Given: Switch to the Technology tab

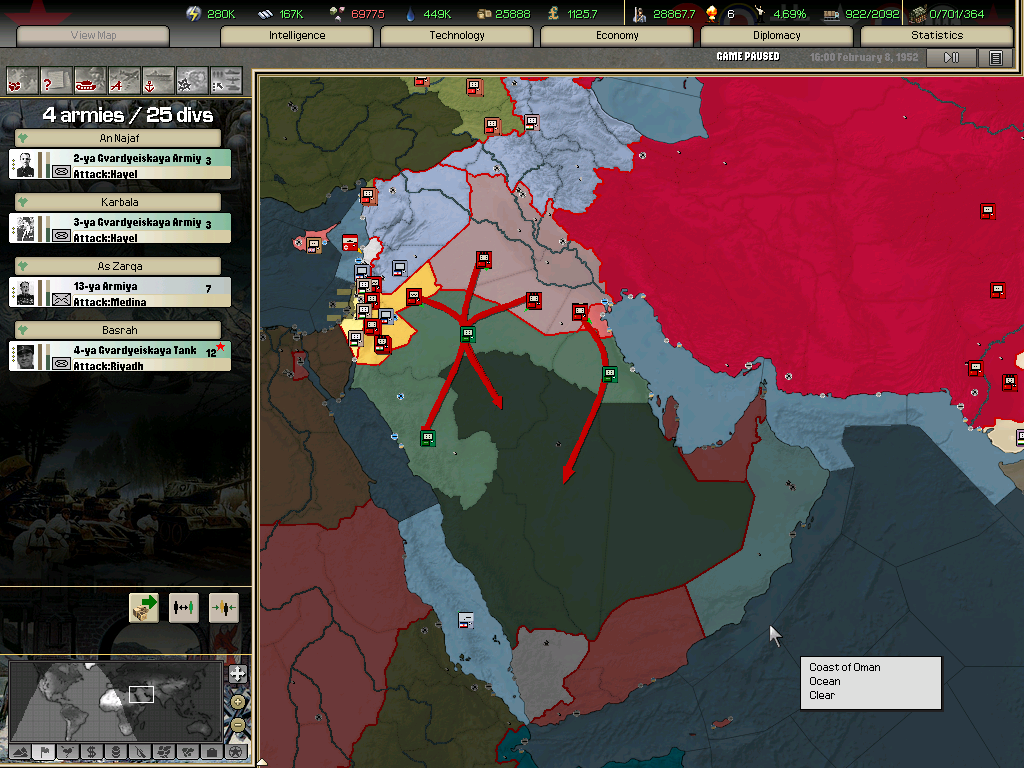Looking at the screenshot, I should click(x=457, y=36).
